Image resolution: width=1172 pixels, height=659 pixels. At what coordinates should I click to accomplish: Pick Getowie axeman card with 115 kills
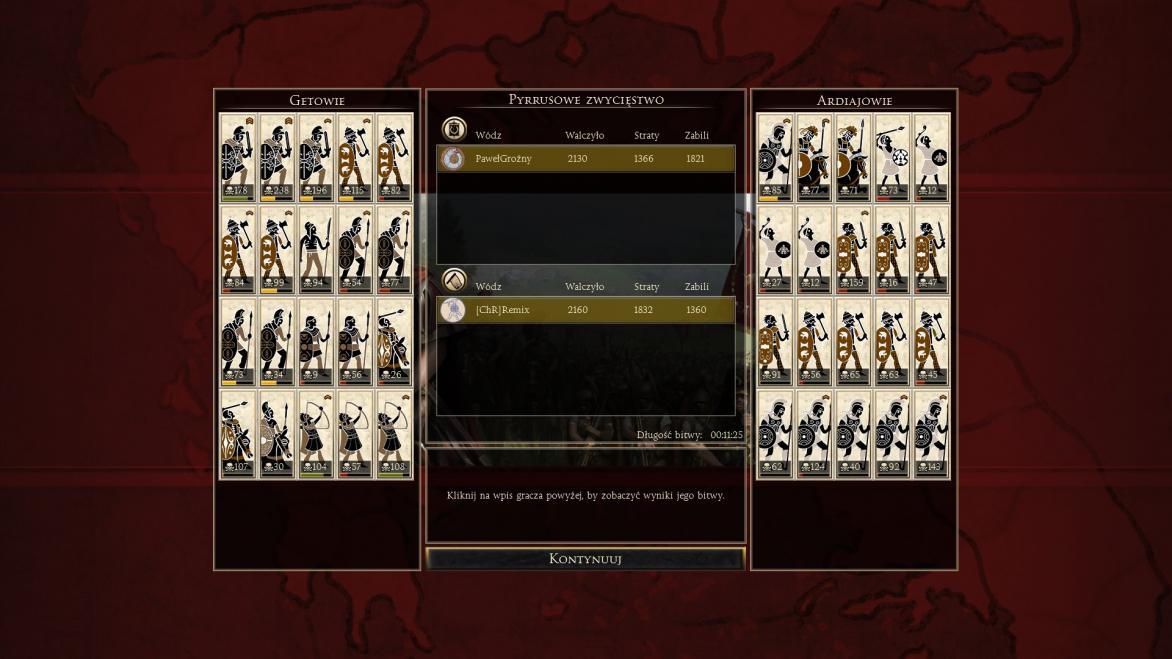click(x=355, y=157)
